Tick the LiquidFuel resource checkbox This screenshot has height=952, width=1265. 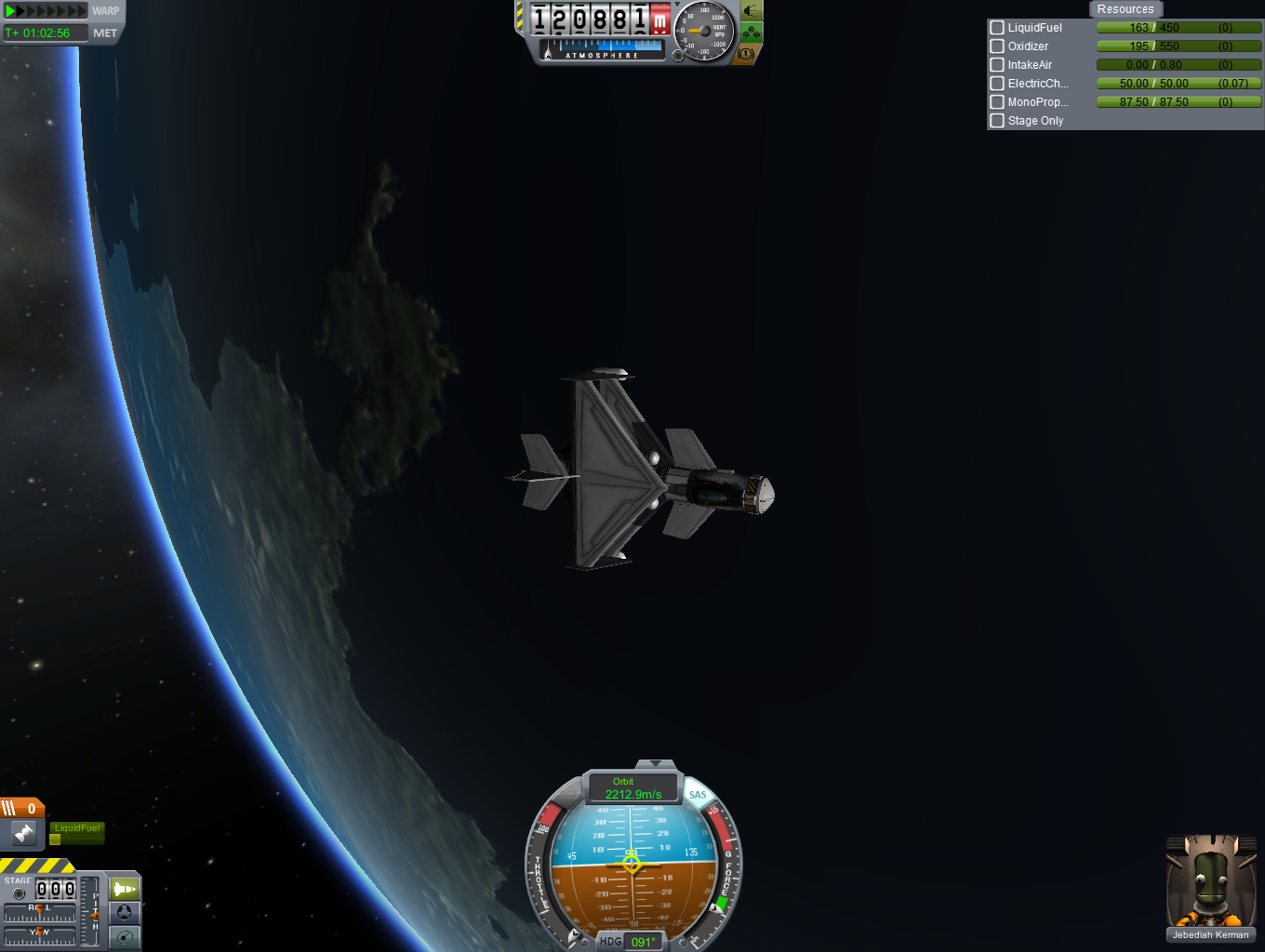point(997,28)
